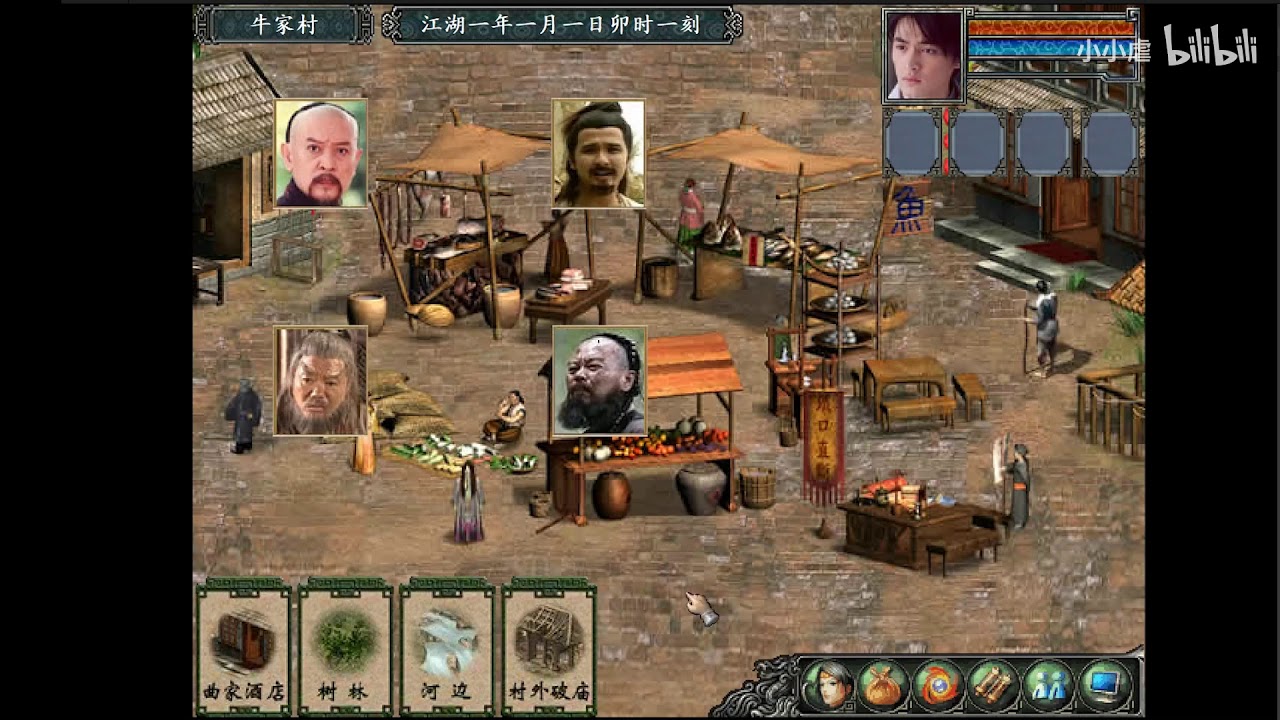Screen dimensions: 1280x720
Task: Open the two blue figures party icon
Action: (x=1048, y=686)
